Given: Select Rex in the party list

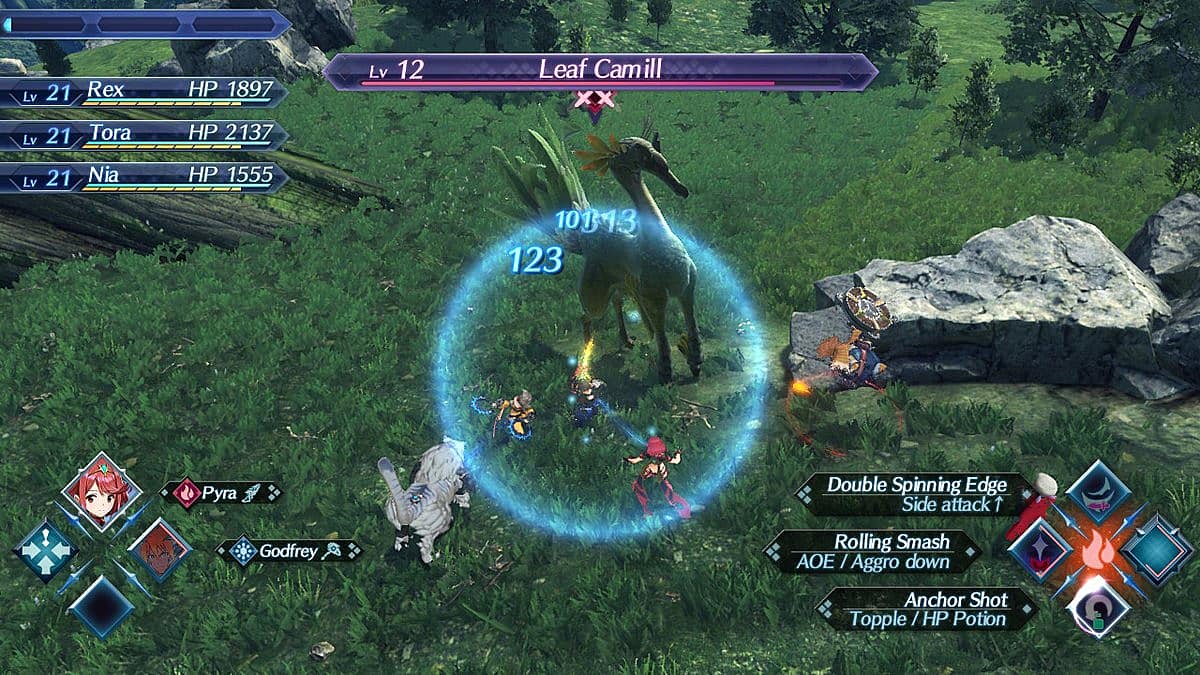Looking at the screenshot, I should [143, 91].
